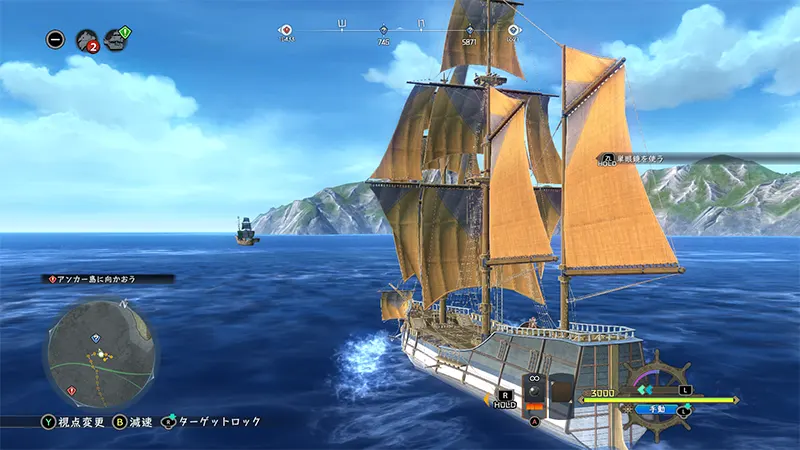Click the compass marker labeled 5871
The height and width of the screenshot is (450, 800).
pos(470,31)
